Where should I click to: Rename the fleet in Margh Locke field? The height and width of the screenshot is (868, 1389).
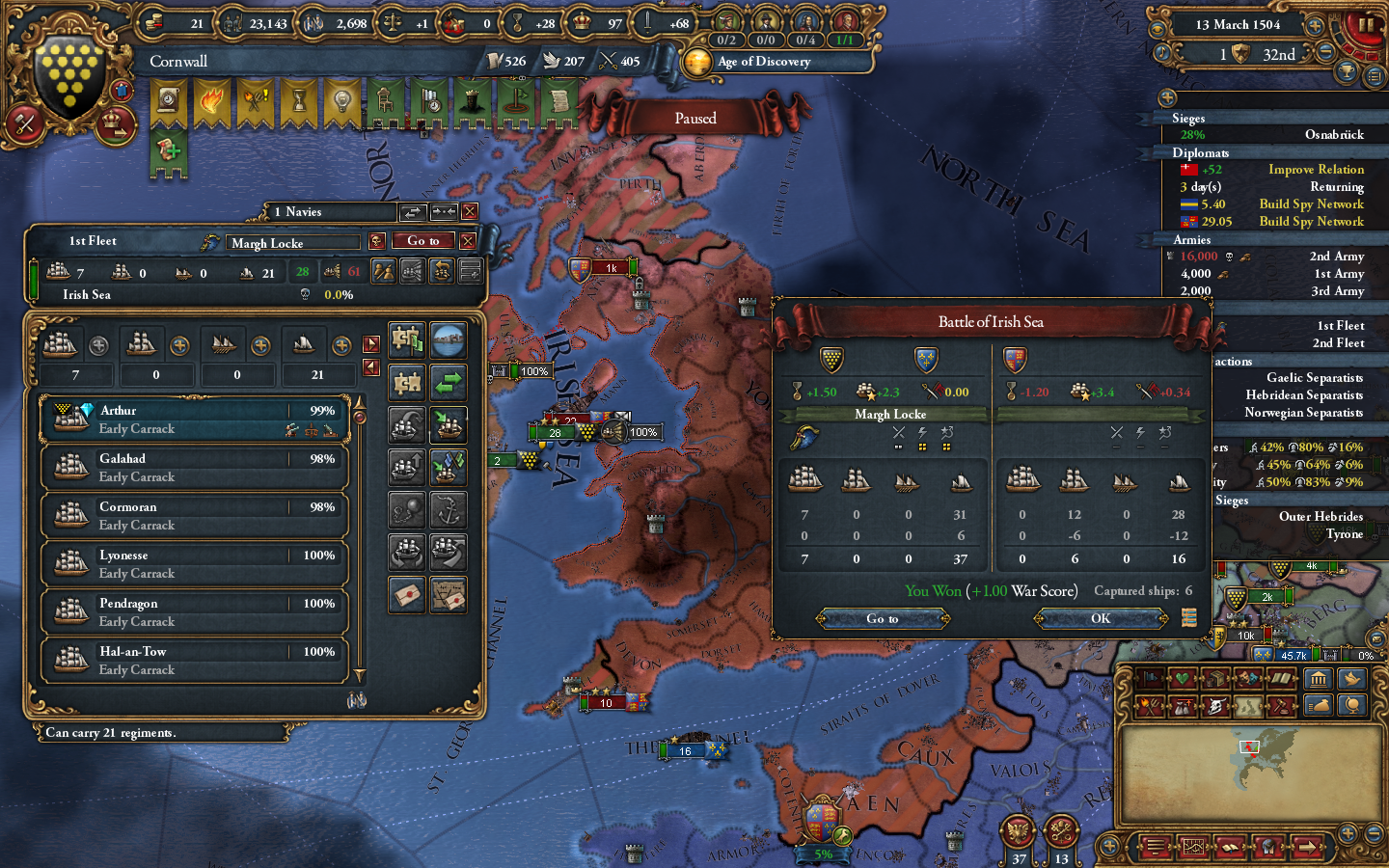click(292, 242)
